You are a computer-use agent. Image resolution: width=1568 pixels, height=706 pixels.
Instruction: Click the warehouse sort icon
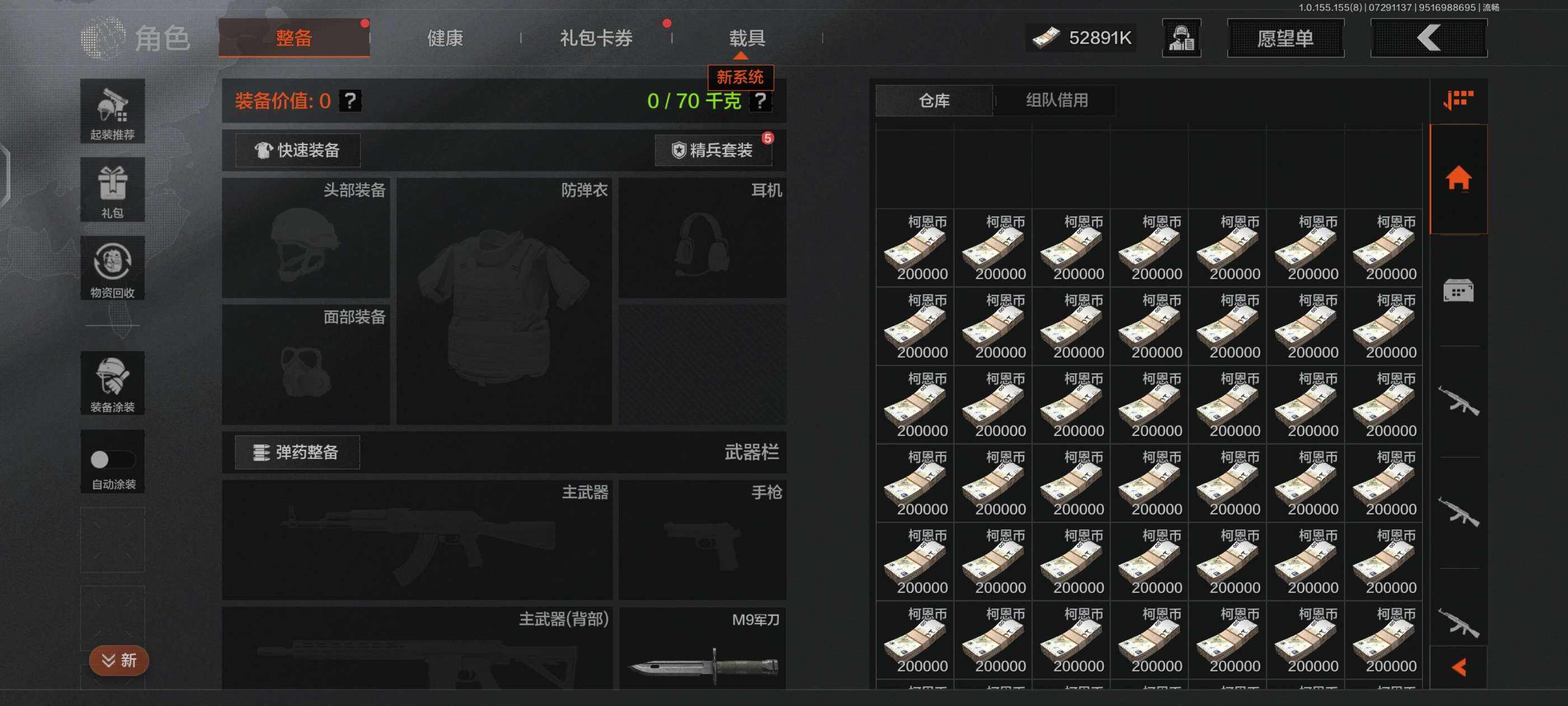click(1458, 100)
